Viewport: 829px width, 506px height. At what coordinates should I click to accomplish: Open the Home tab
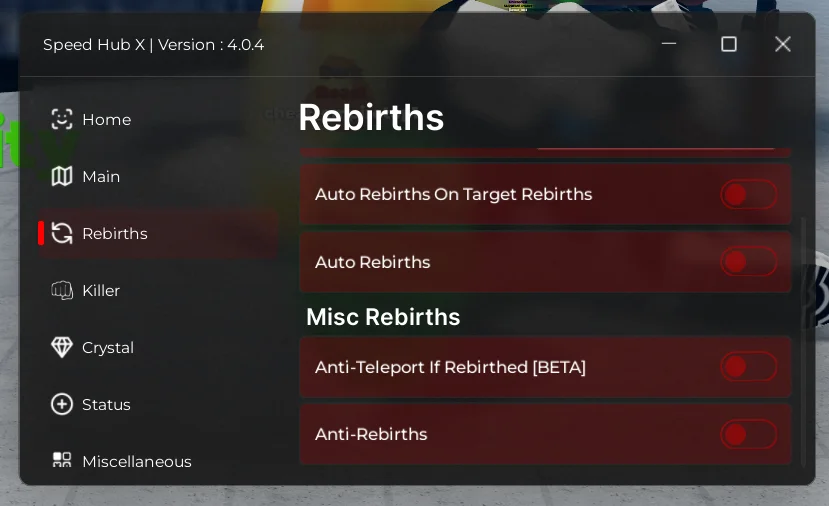tap(105, 120)
